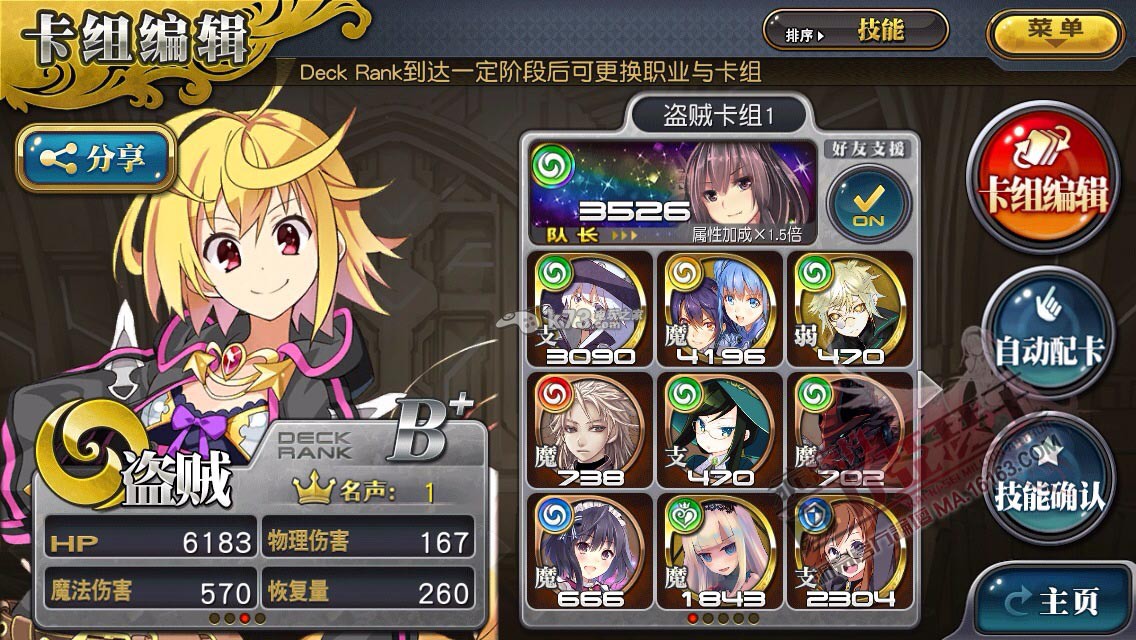Choose the maid card with 666
1136x640 pixels.
point(591,552)
